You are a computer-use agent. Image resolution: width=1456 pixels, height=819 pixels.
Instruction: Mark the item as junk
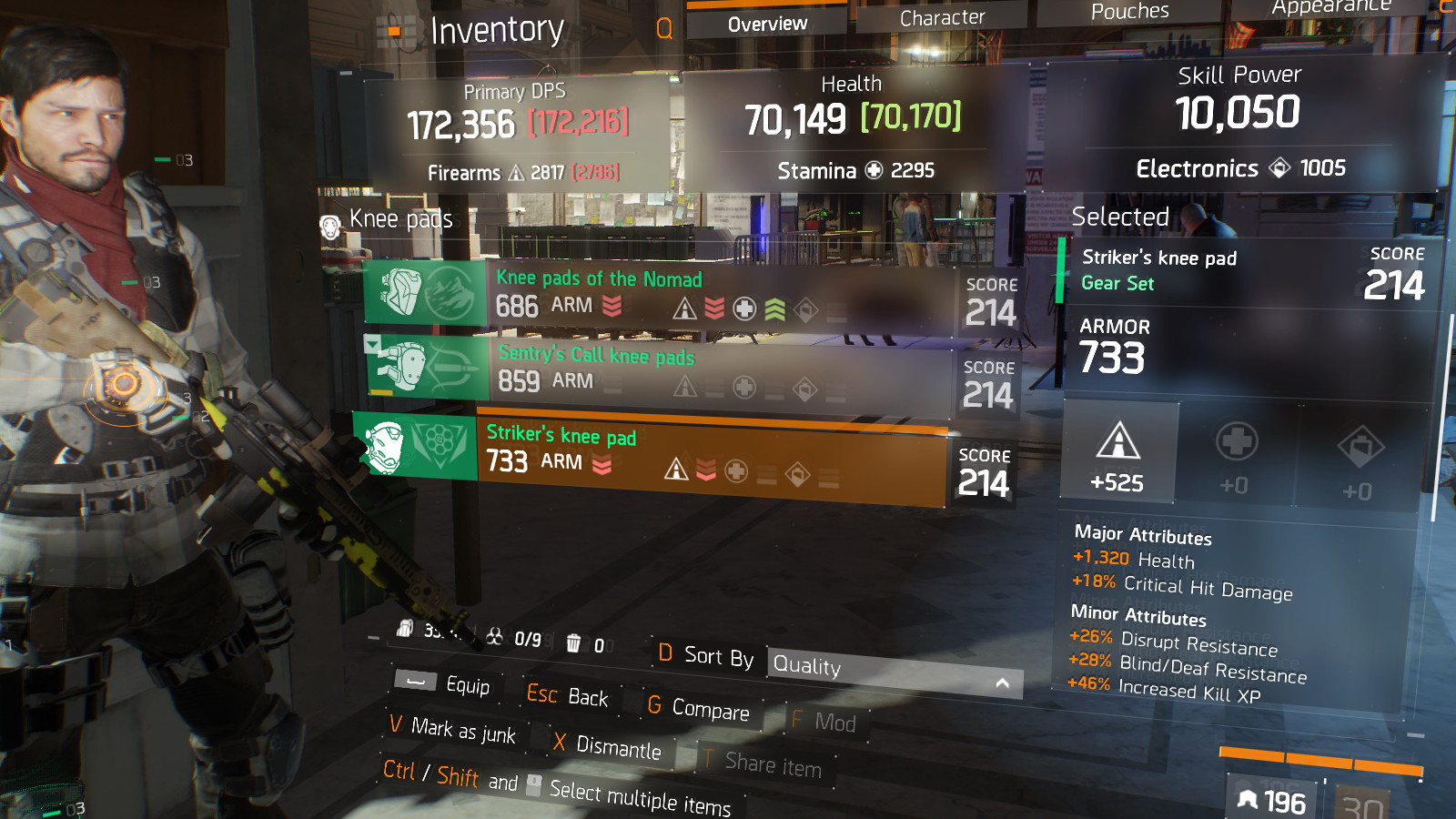452,729
